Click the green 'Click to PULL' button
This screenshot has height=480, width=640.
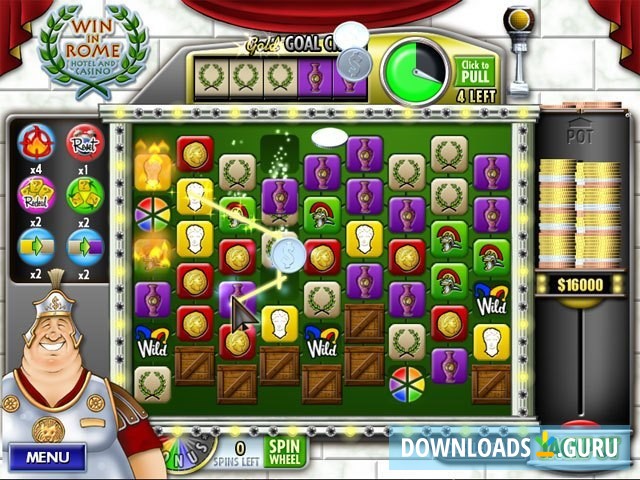(475, 72)
